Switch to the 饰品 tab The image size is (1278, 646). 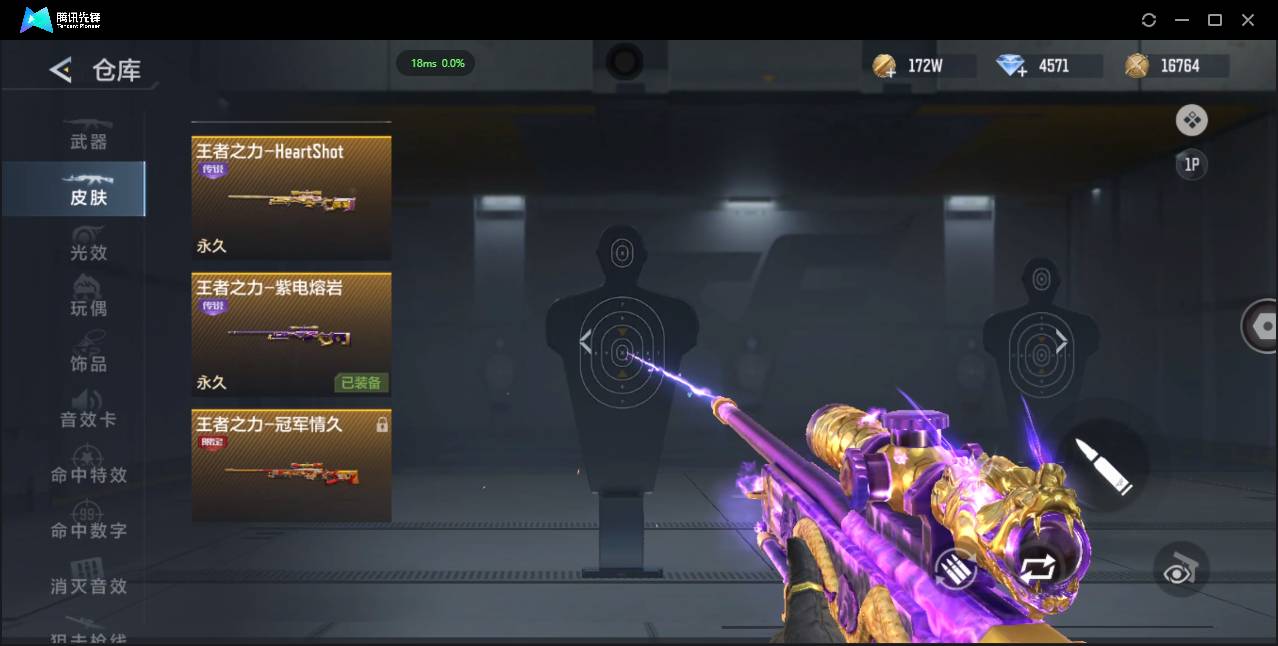(x=88, y=363)
